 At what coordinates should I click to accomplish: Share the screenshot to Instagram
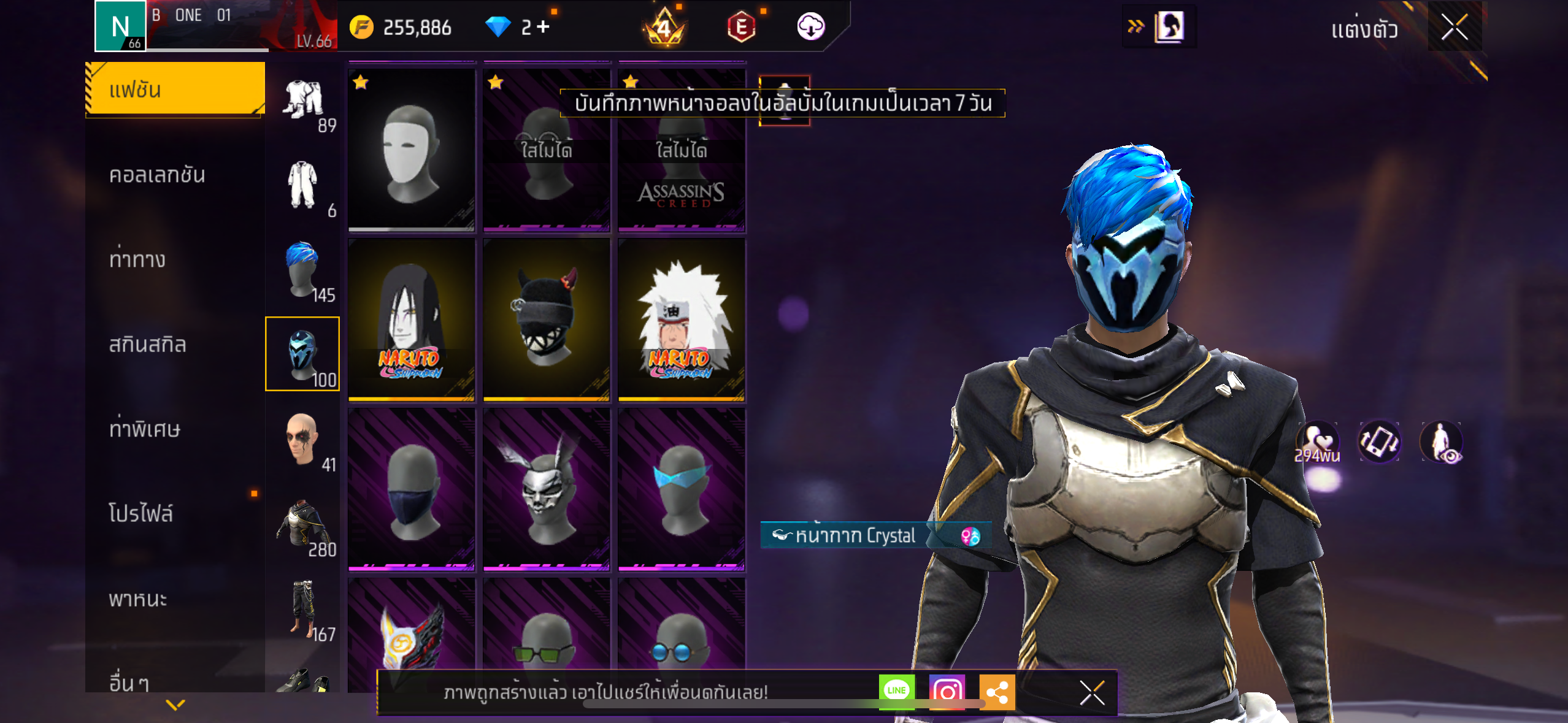tap(947, 691)
